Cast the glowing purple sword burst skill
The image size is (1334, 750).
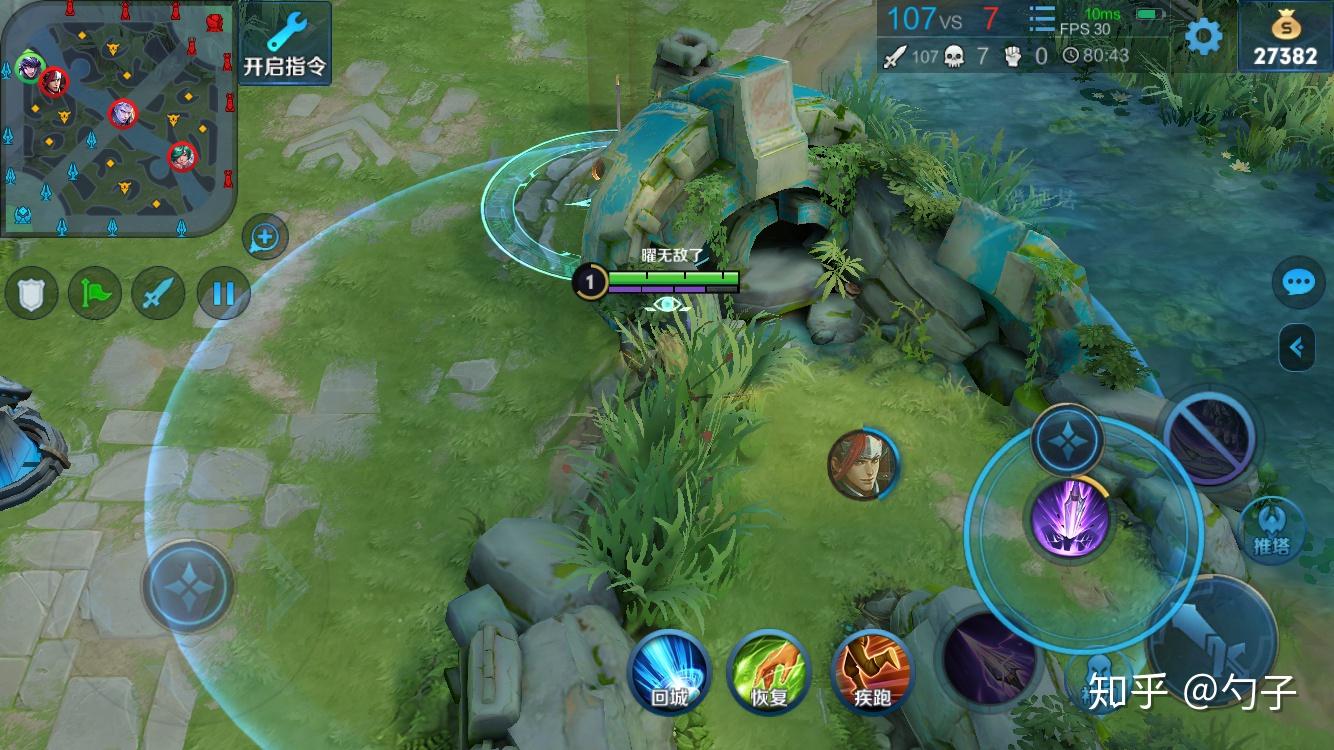point(1070,517)
